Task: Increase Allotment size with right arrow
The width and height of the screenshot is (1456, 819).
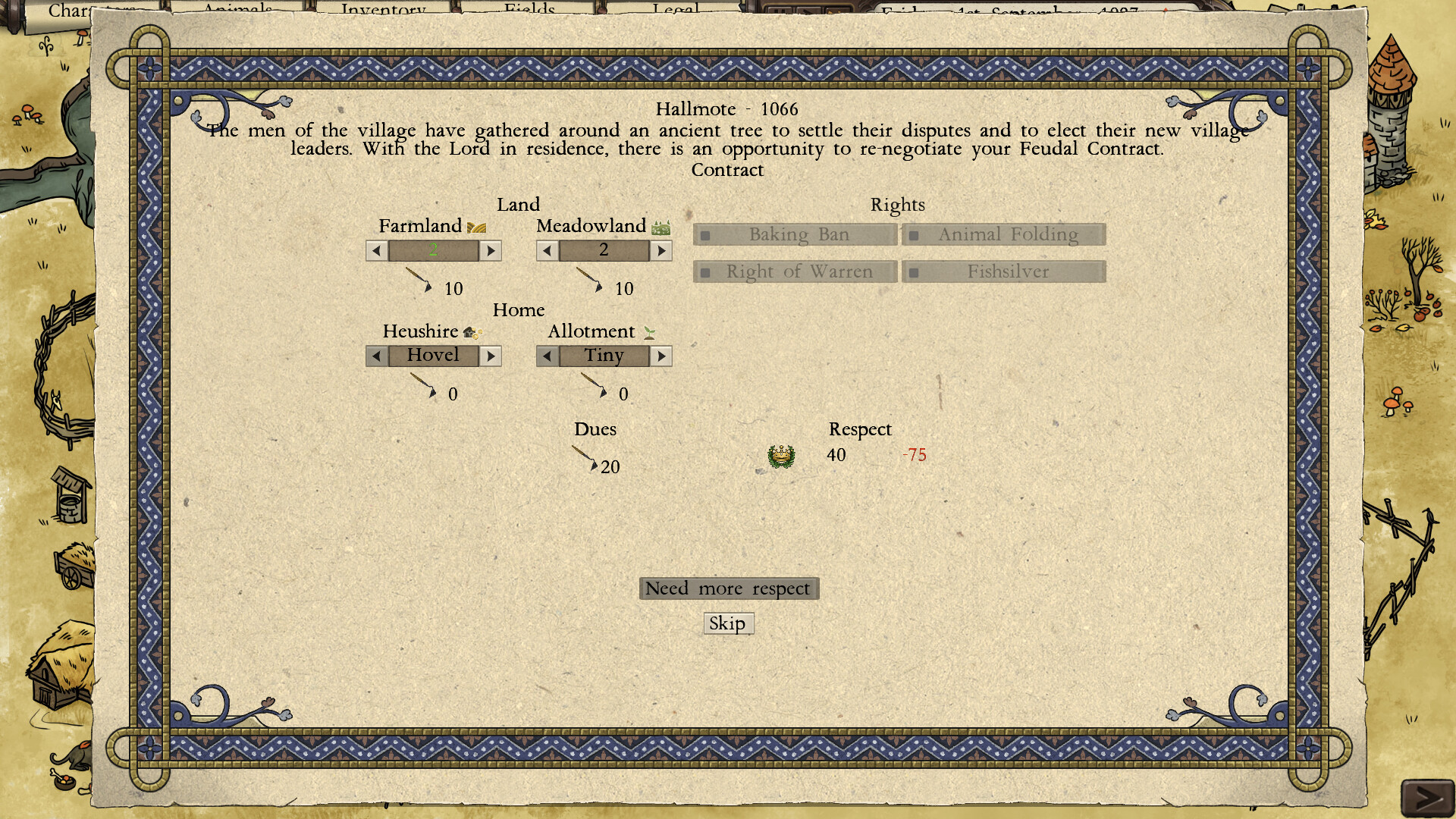Action: [x=661, y=356]
